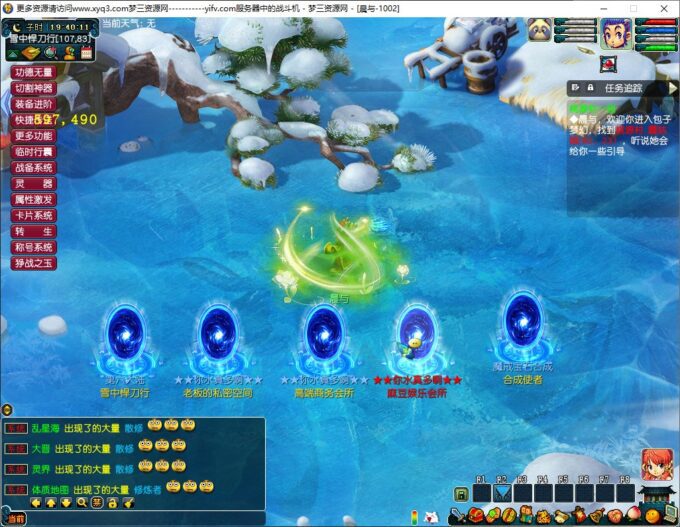This screenshot has width=680, height=527.
Task: Click the 当前 chat channel selector
Action: [x=14, y=519]
